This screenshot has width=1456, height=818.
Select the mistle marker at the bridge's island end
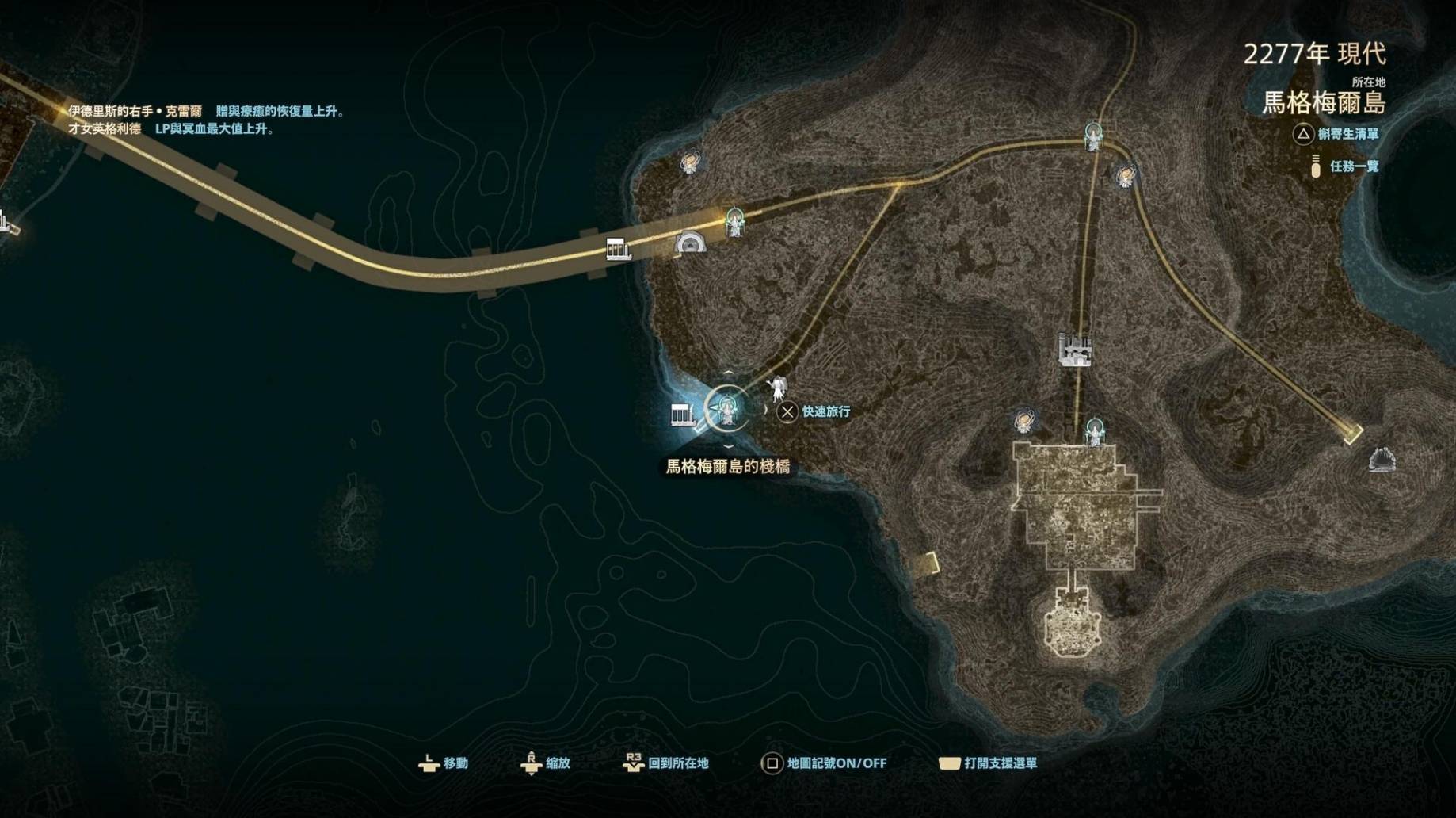coord(735,223)
